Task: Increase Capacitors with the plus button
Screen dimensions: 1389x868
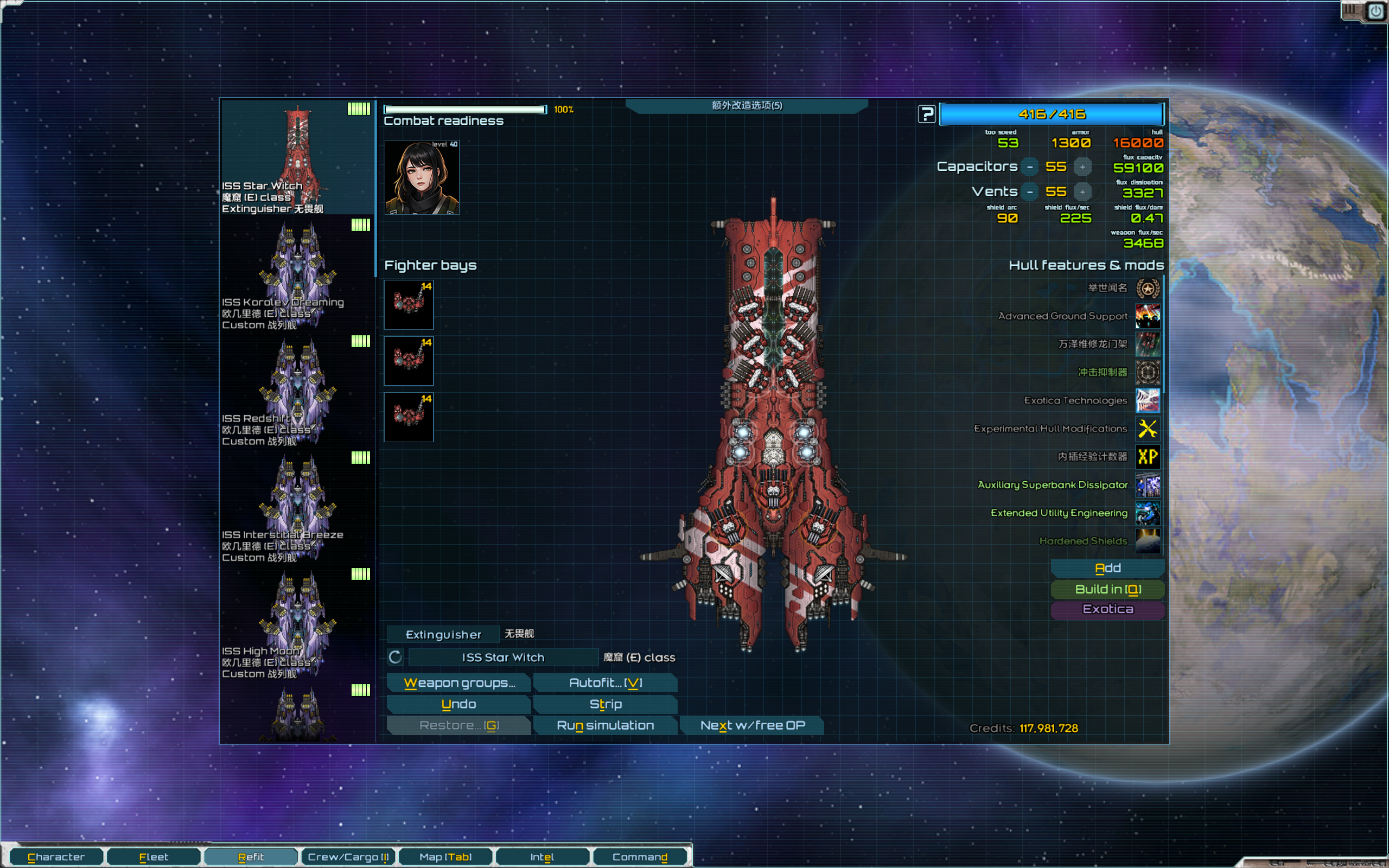Action: [1082, 167]
